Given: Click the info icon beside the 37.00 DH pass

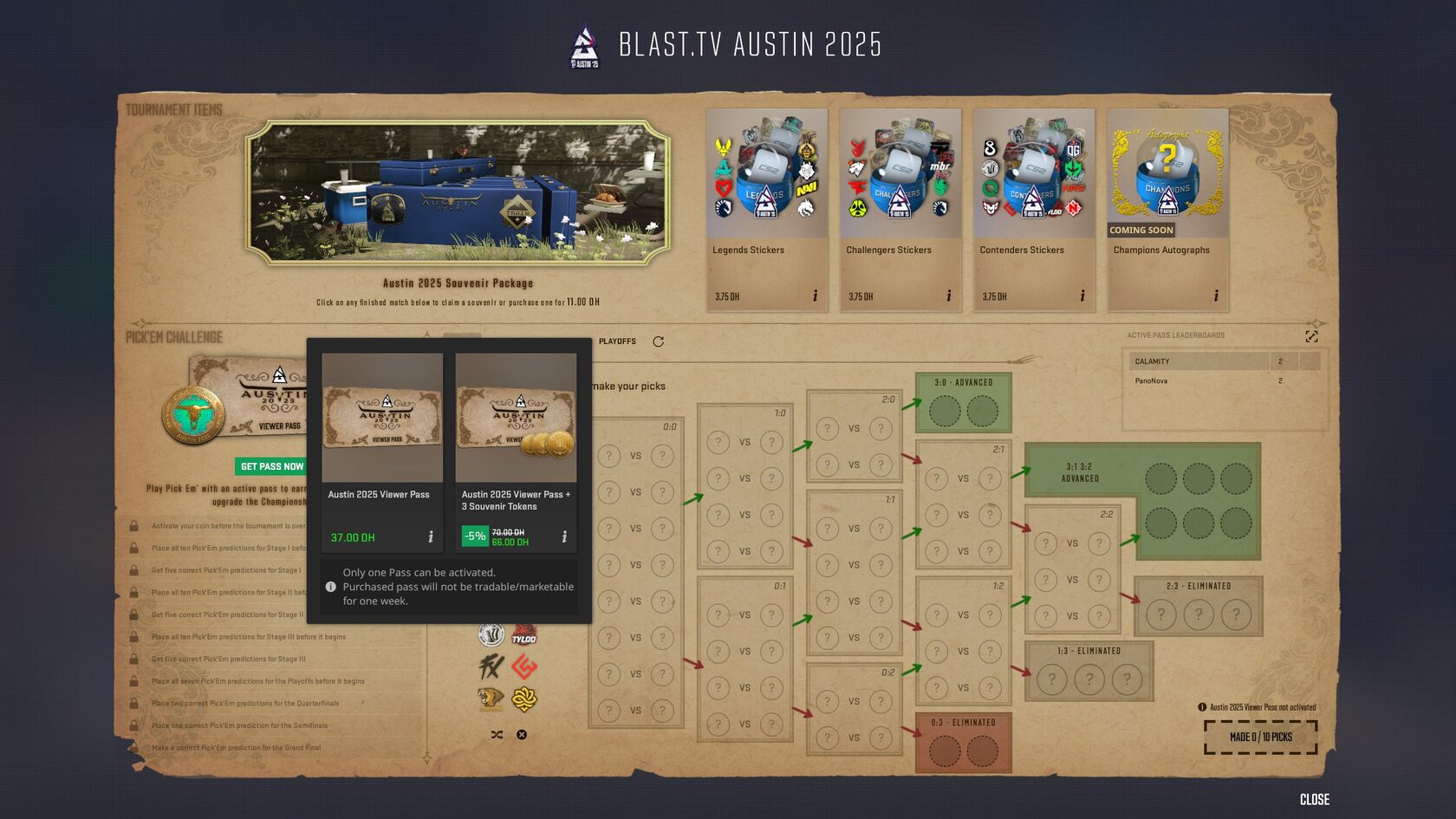Looking at the screenshot, I should coord(429,537).
